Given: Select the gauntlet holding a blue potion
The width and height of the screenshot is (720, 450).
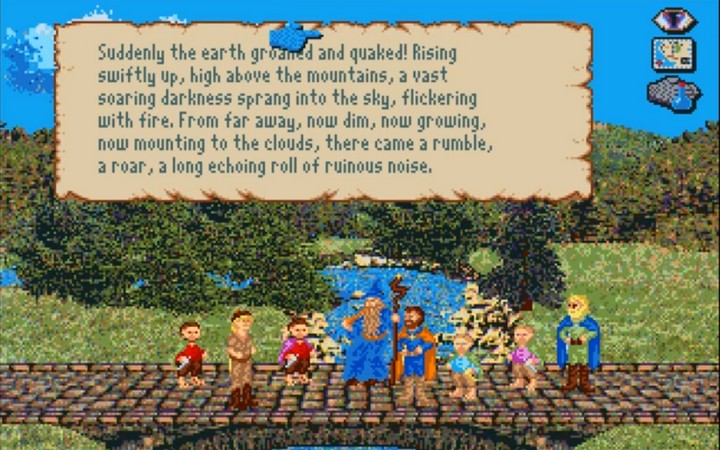Looking at the screenshot, I should [x=674, y=93].
